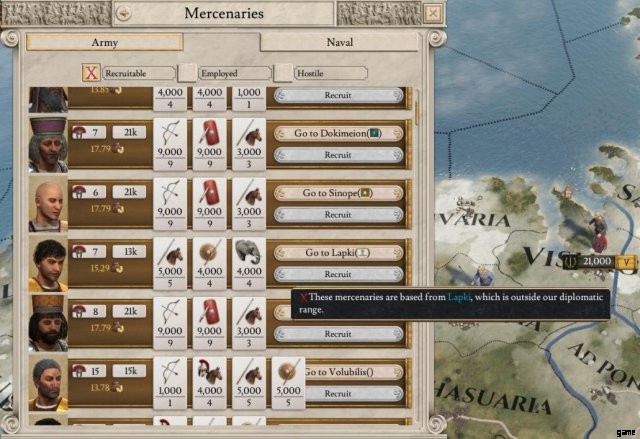This screenshot has width=640, height=439.
Task: Recruit the mercenaries based in Dokimeion
Action: [x=338, y=155]
